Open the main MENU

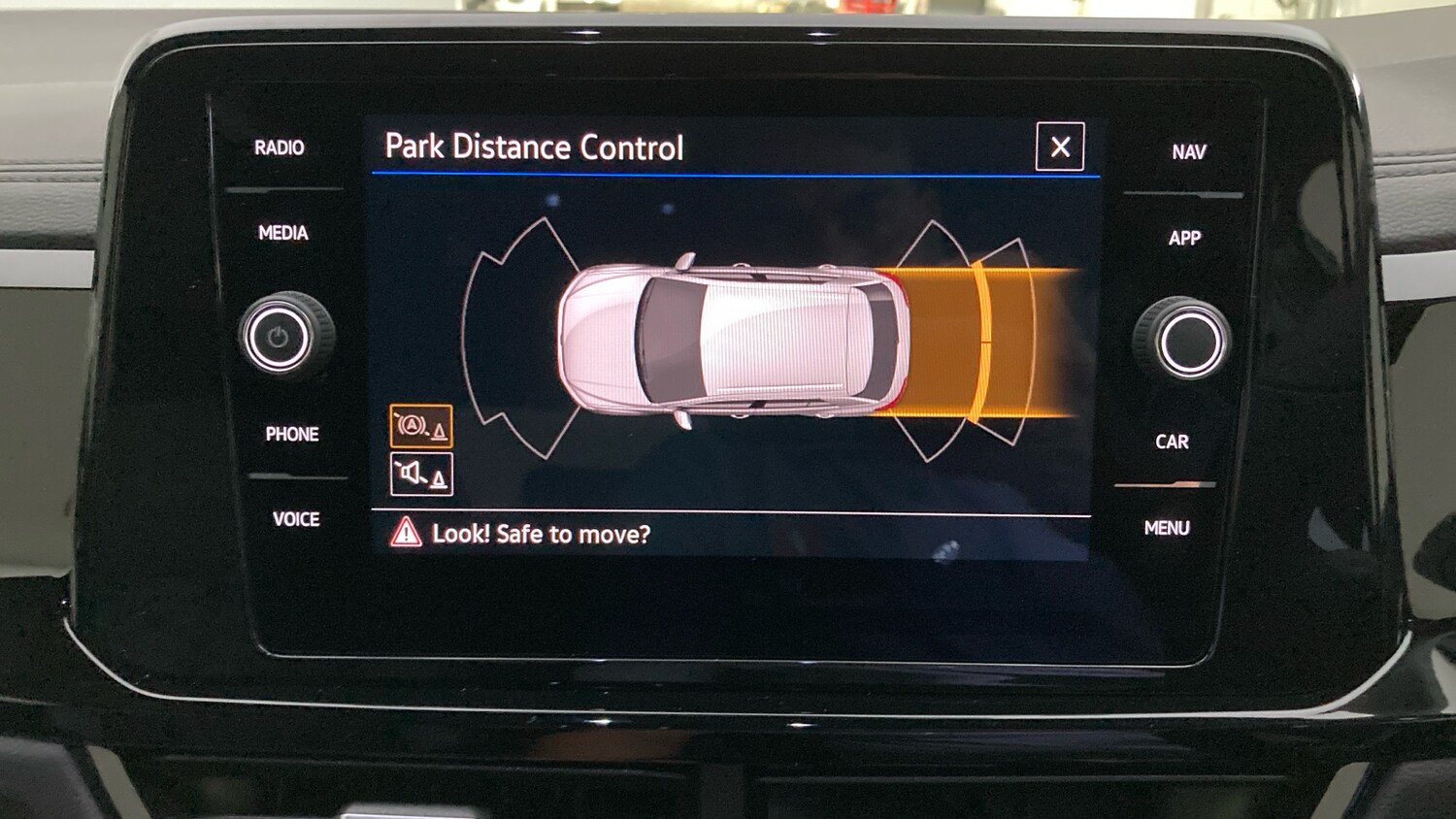click(1167, 528)
